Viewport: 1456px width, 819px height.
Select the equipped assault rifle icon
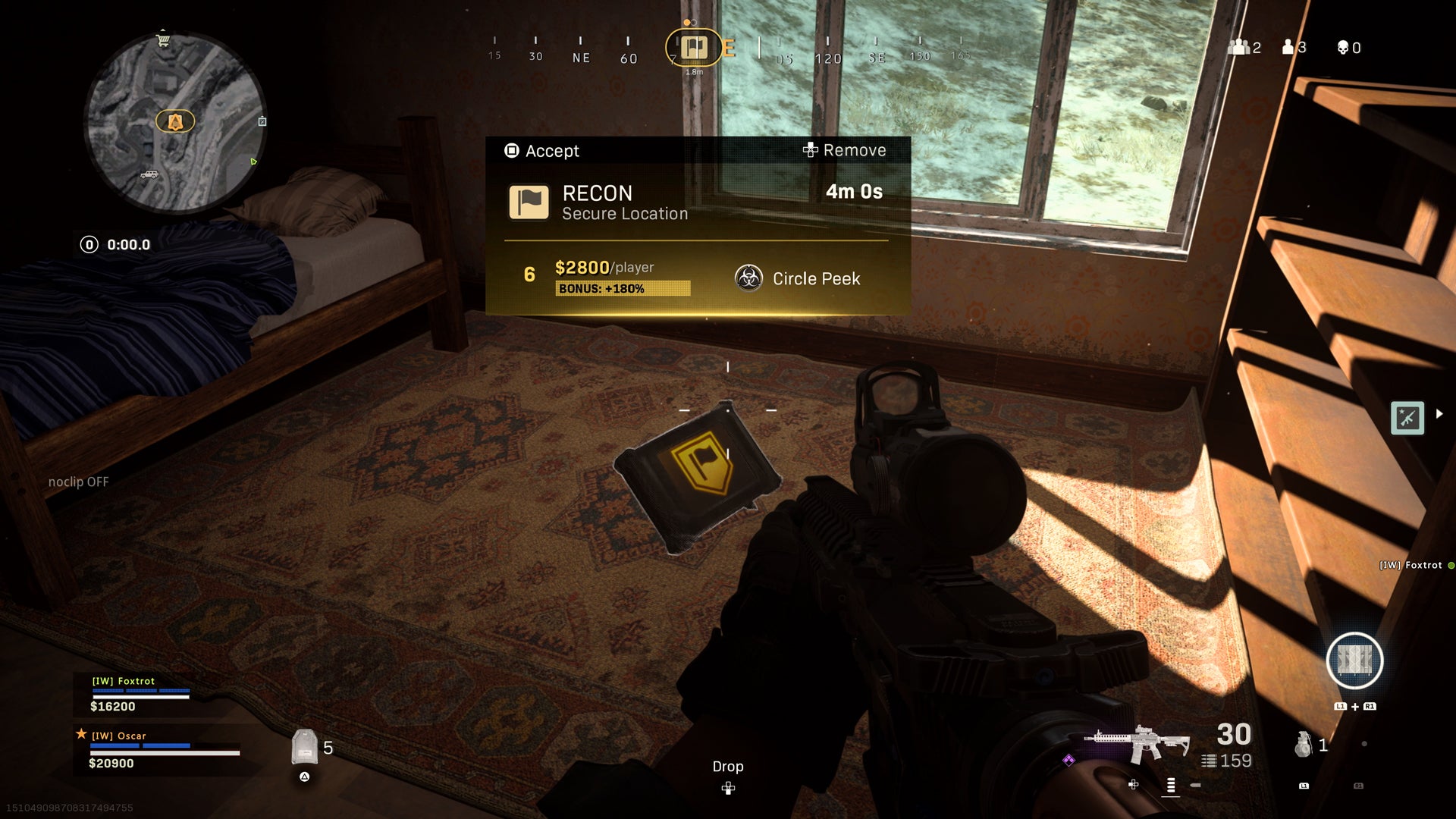pos(1136,744)
